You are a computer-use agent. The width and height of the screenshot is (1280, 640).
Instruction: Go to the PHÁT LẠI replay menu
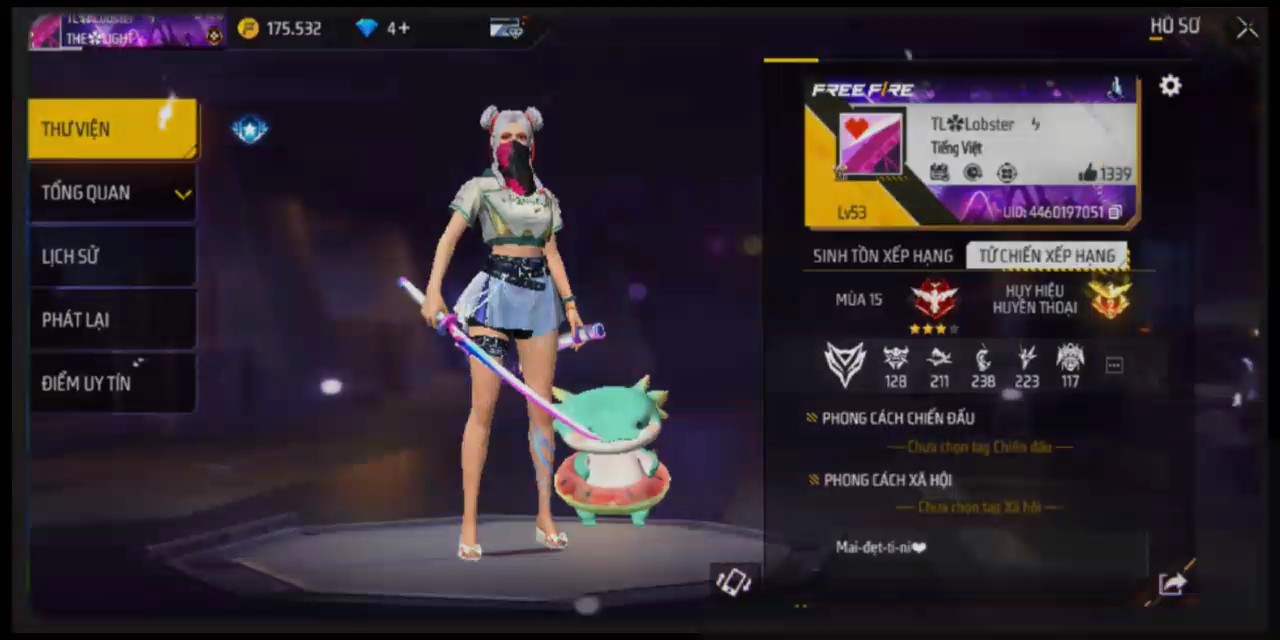[x=112, y=320]
